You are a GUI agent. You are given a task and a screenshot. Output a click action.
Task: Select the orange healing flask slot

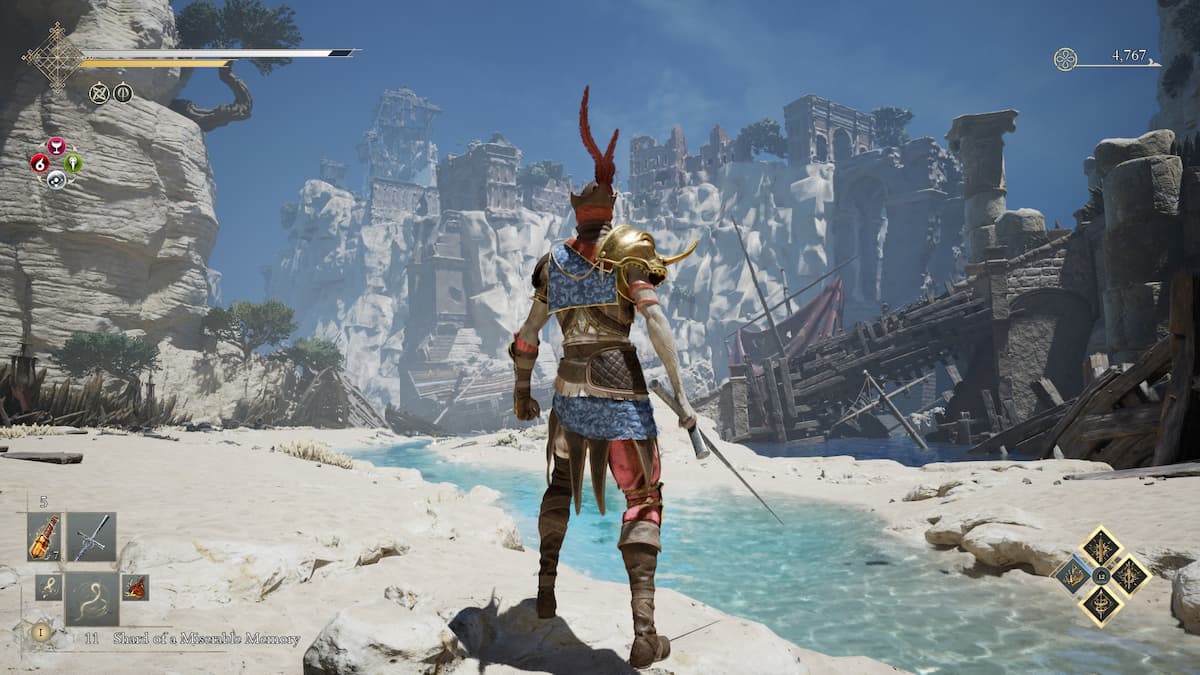pyautogui.click(x=44, y=537)
